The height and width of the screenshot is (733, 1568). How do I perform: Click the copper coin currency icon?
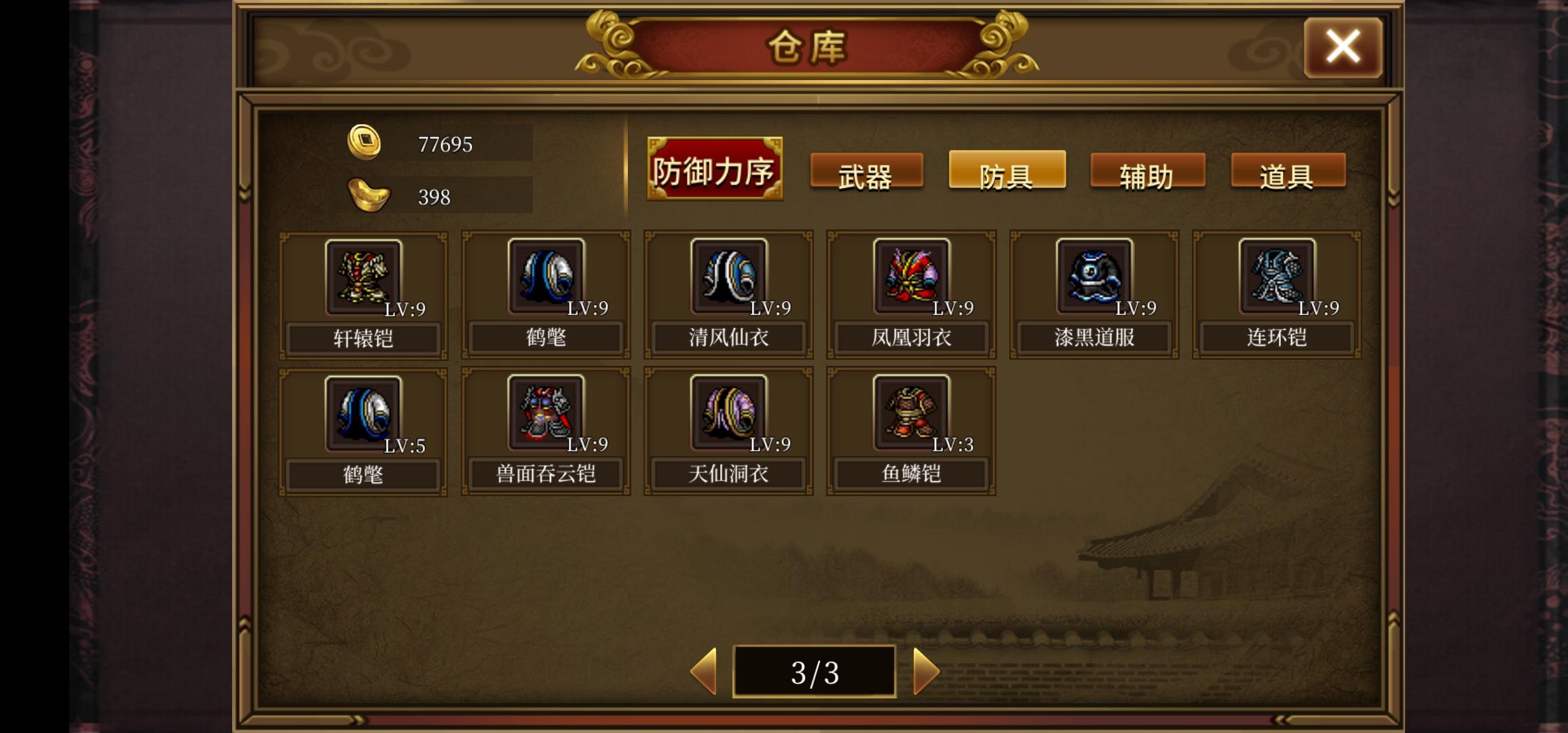tap(365, 143)
